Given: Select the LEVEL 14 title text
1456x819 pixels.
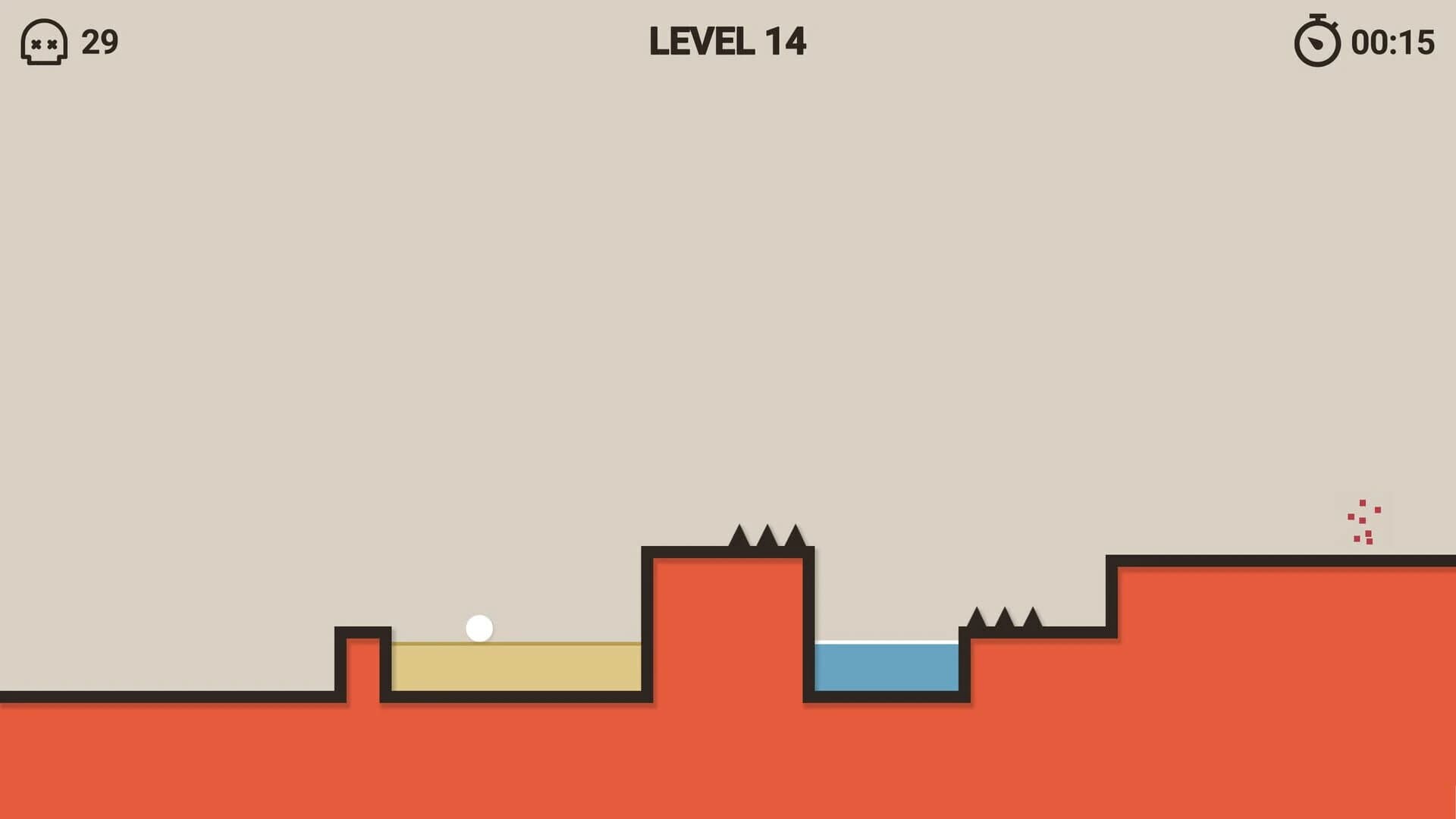Looking at the screenshot, I should click(x=728, y=42).
